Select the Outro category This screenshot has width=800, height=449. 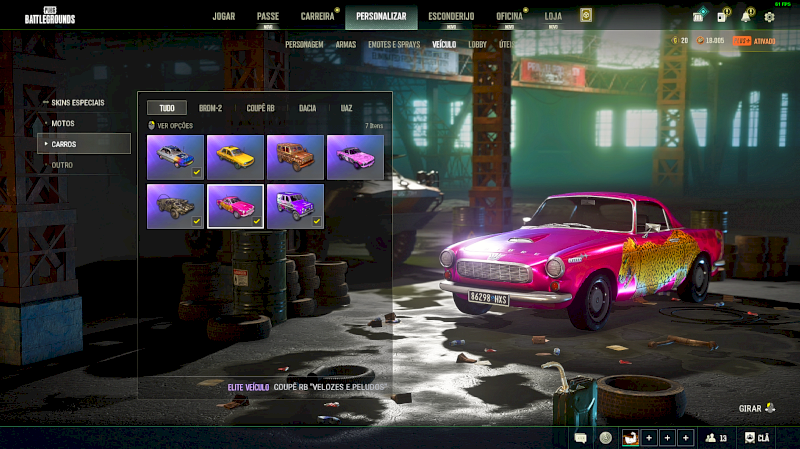(62, 164)
